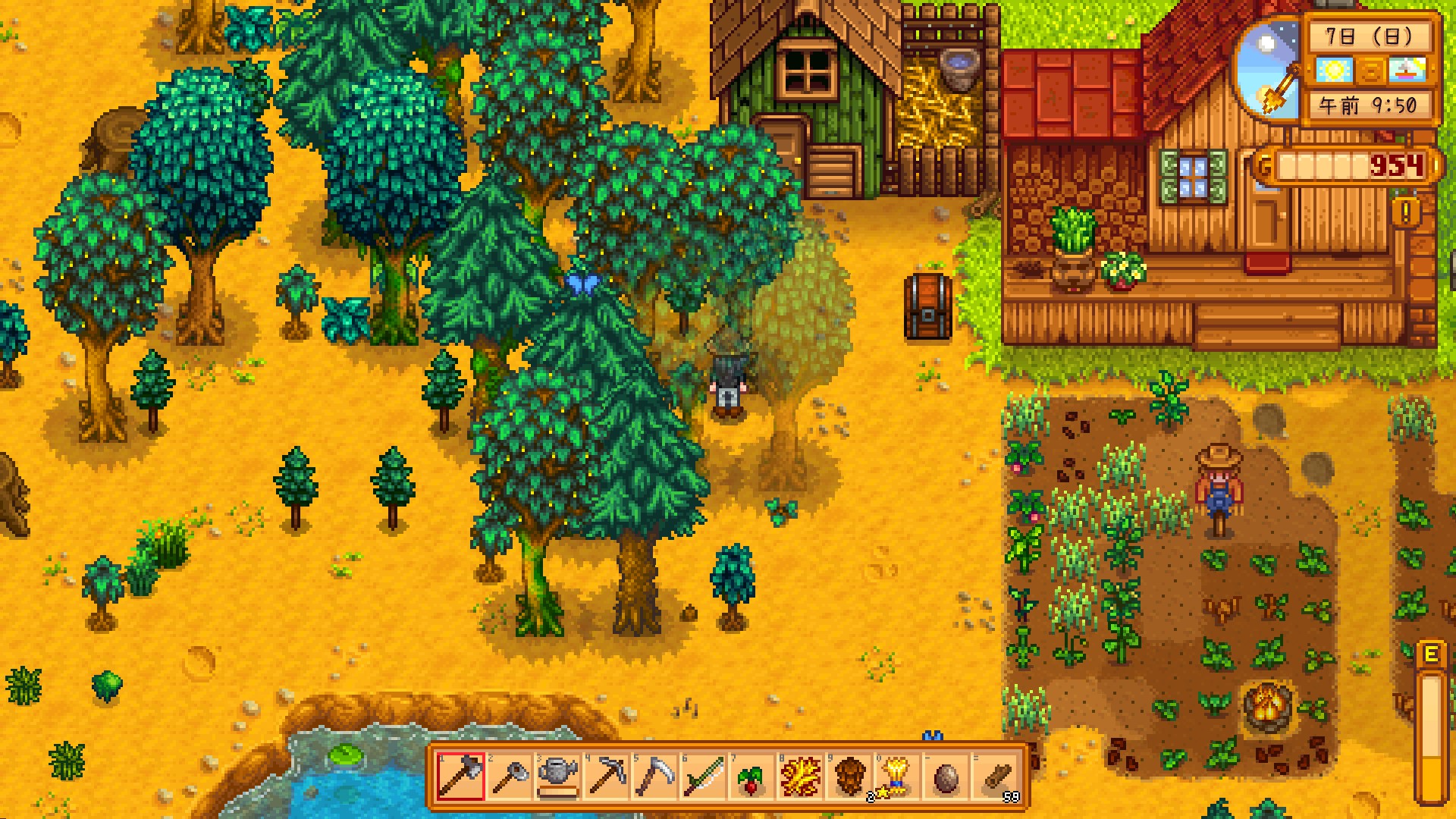Open the quest journal exclamation icon
The height and width of the screenshot is (819, 1456).
point(1407,212)
